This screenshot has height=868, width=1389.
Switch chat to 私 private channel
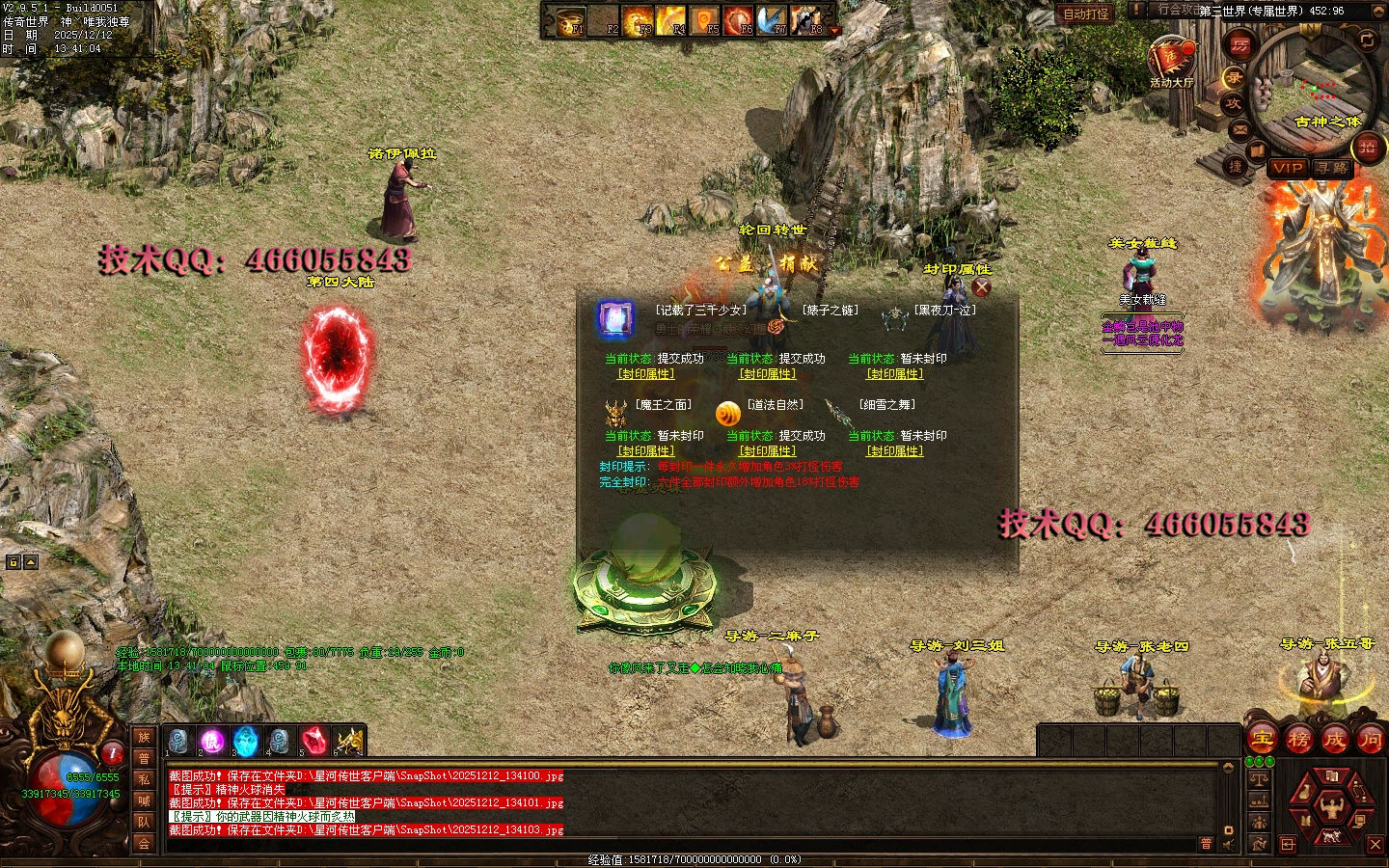pyautogui.click(x=144, y=779)
